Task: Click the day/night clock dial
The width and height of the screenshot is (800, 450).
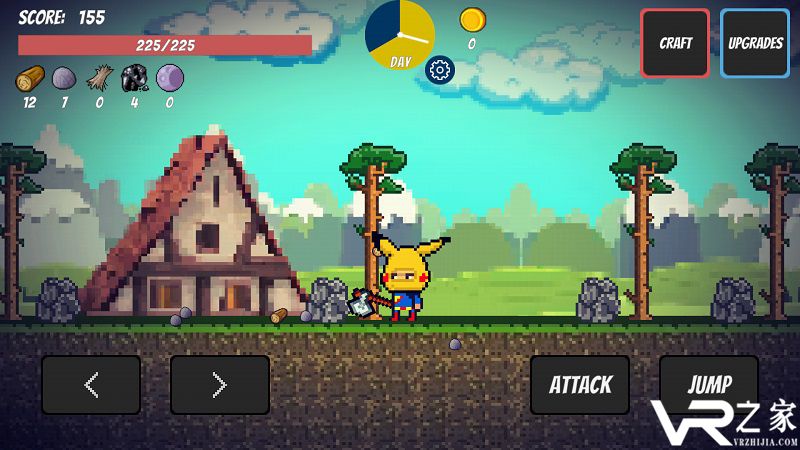Action: coord(399,35)
